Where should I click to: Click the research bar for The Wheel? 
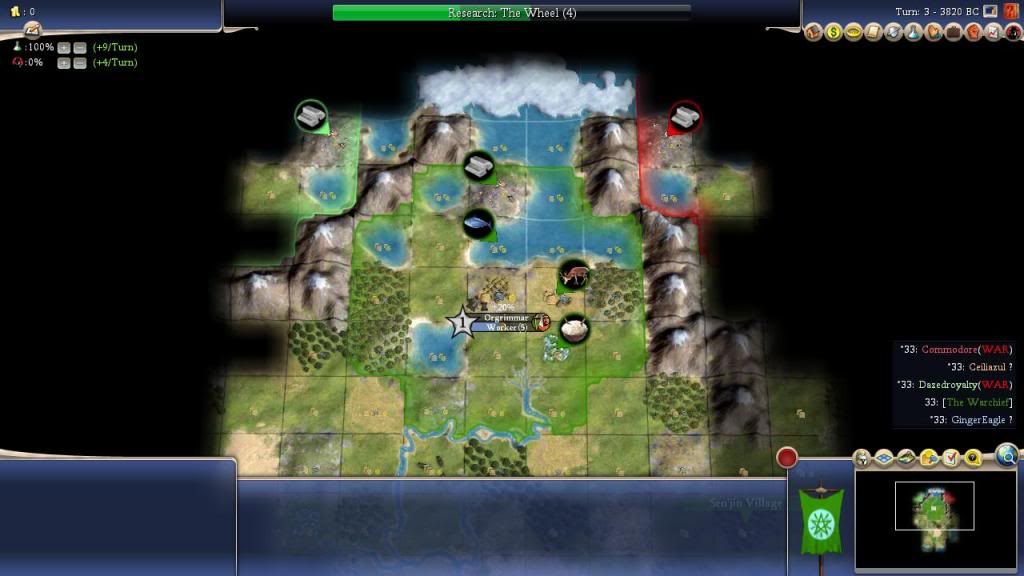(x=511, y=13)
